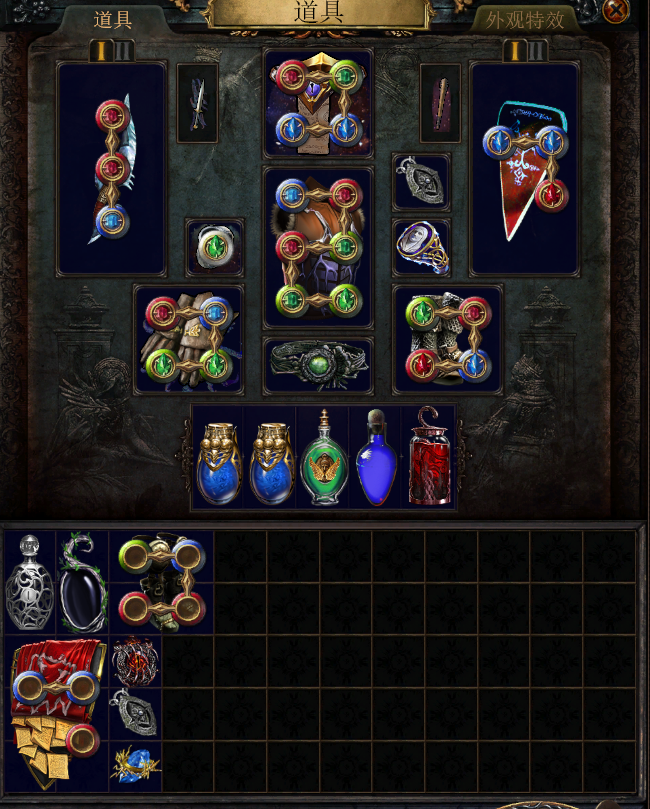Image resolution: width=650 pixels, height=809 pixels.
Task: Select the equipped belt with green gem
Action: pyautogui.click(x=318, y=365)
